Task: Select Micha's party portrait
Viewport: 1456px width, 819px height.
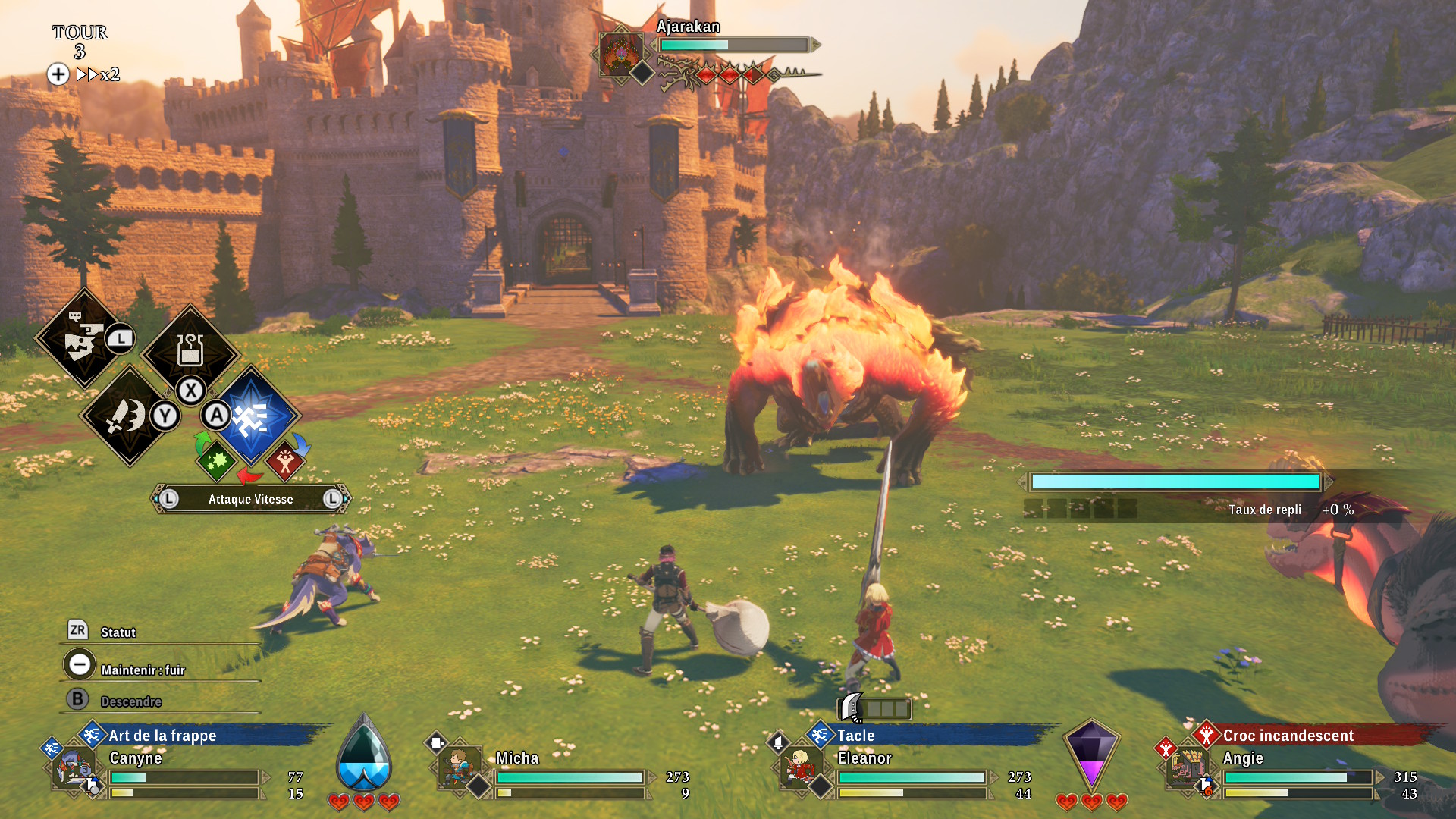Action: point(459,767)
